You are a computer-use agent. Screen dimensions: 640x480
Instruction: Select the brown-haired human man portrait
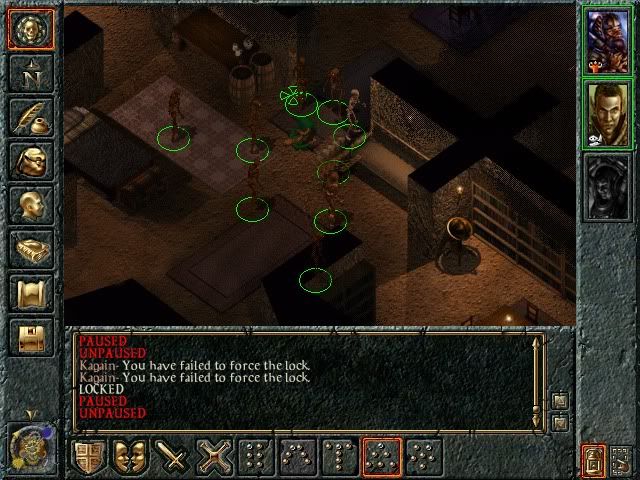[608, 113]
